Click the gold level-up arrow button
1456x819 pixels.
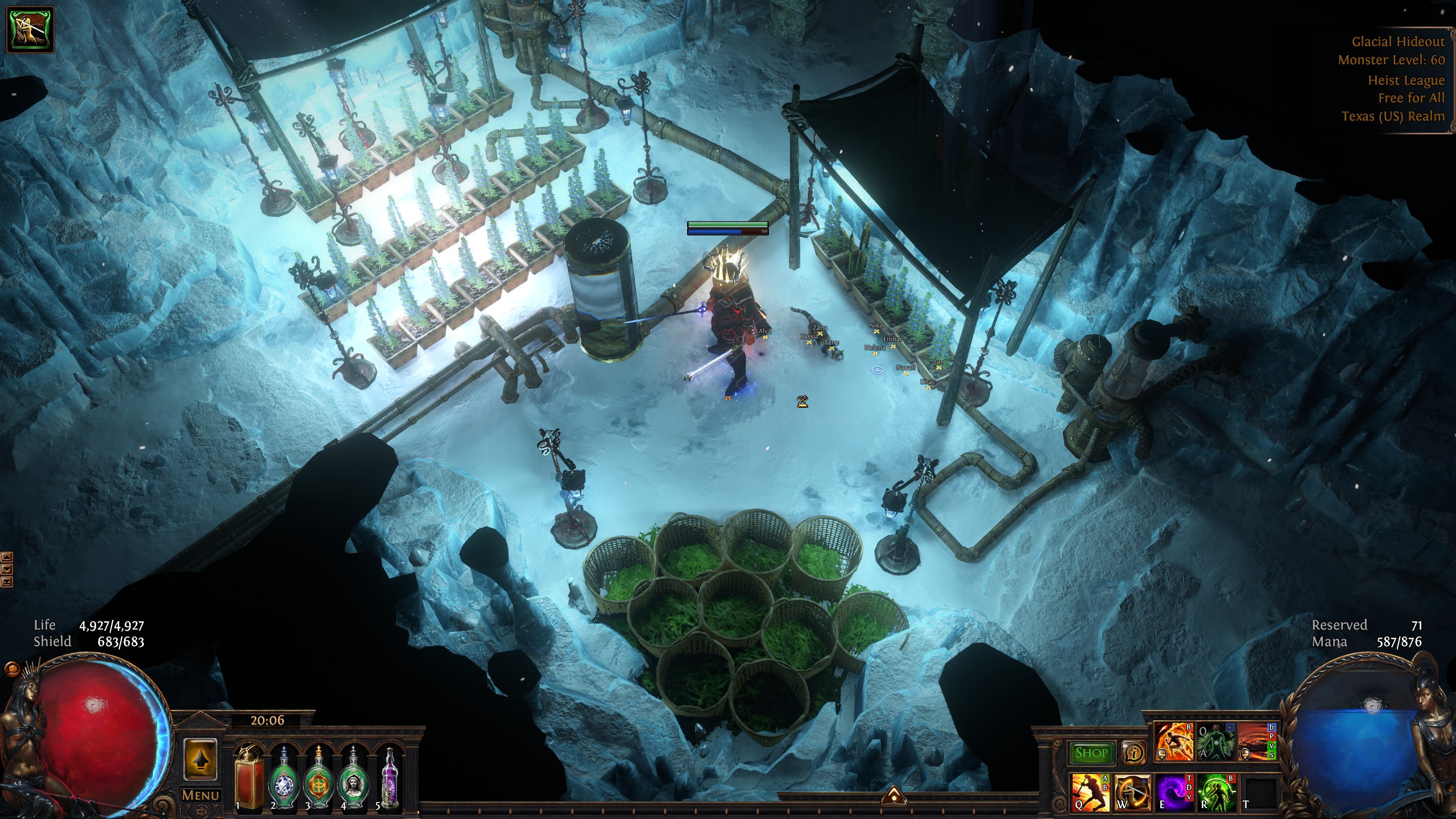point(200,759)
